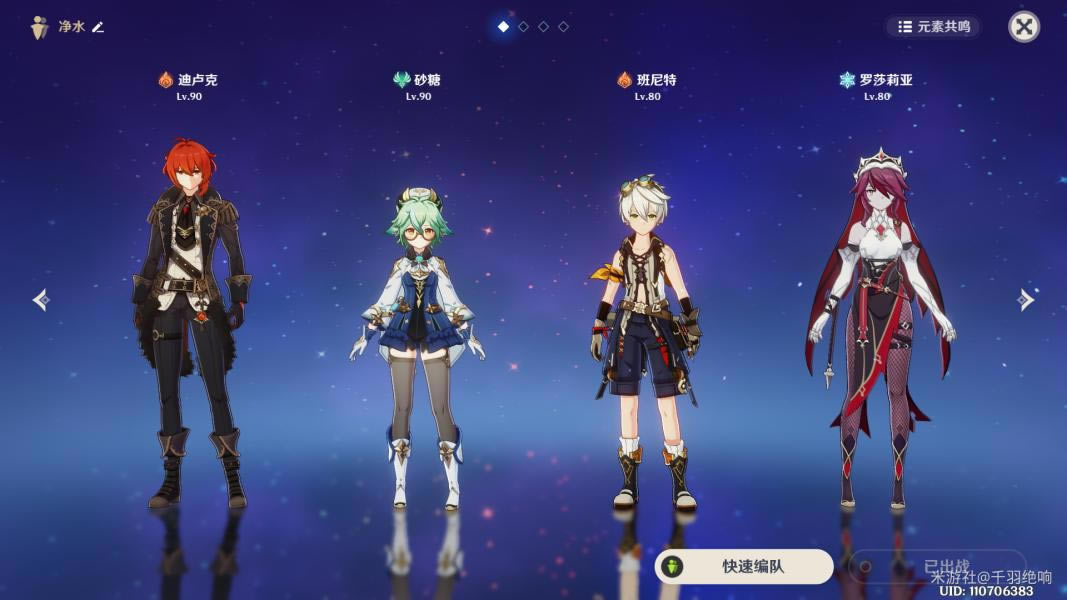1067x600 pixels.
Task: Edit the party name 净水
Action: (x=98, y=27)
